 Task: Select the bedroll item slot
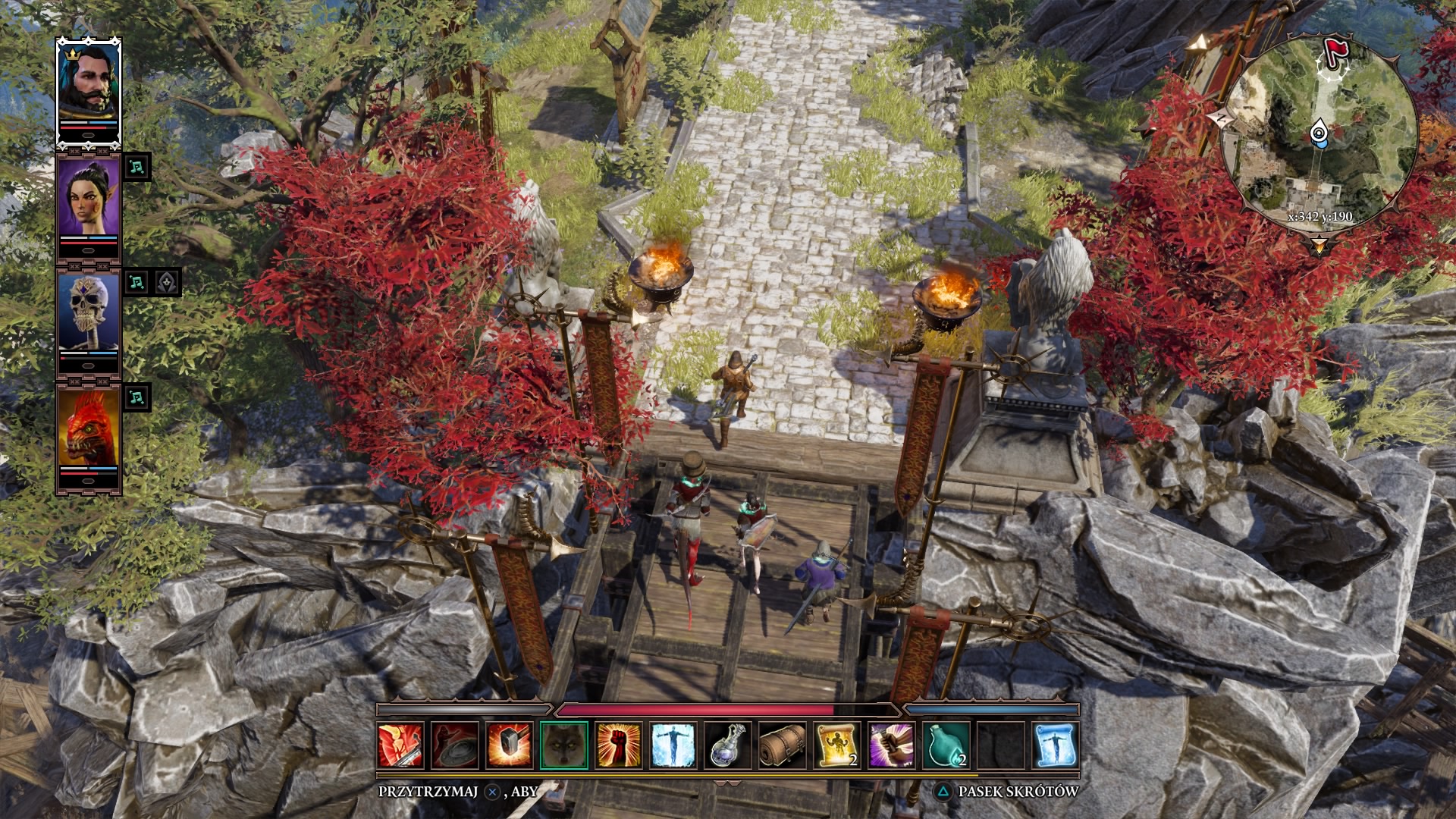click(x=782, y=745)
